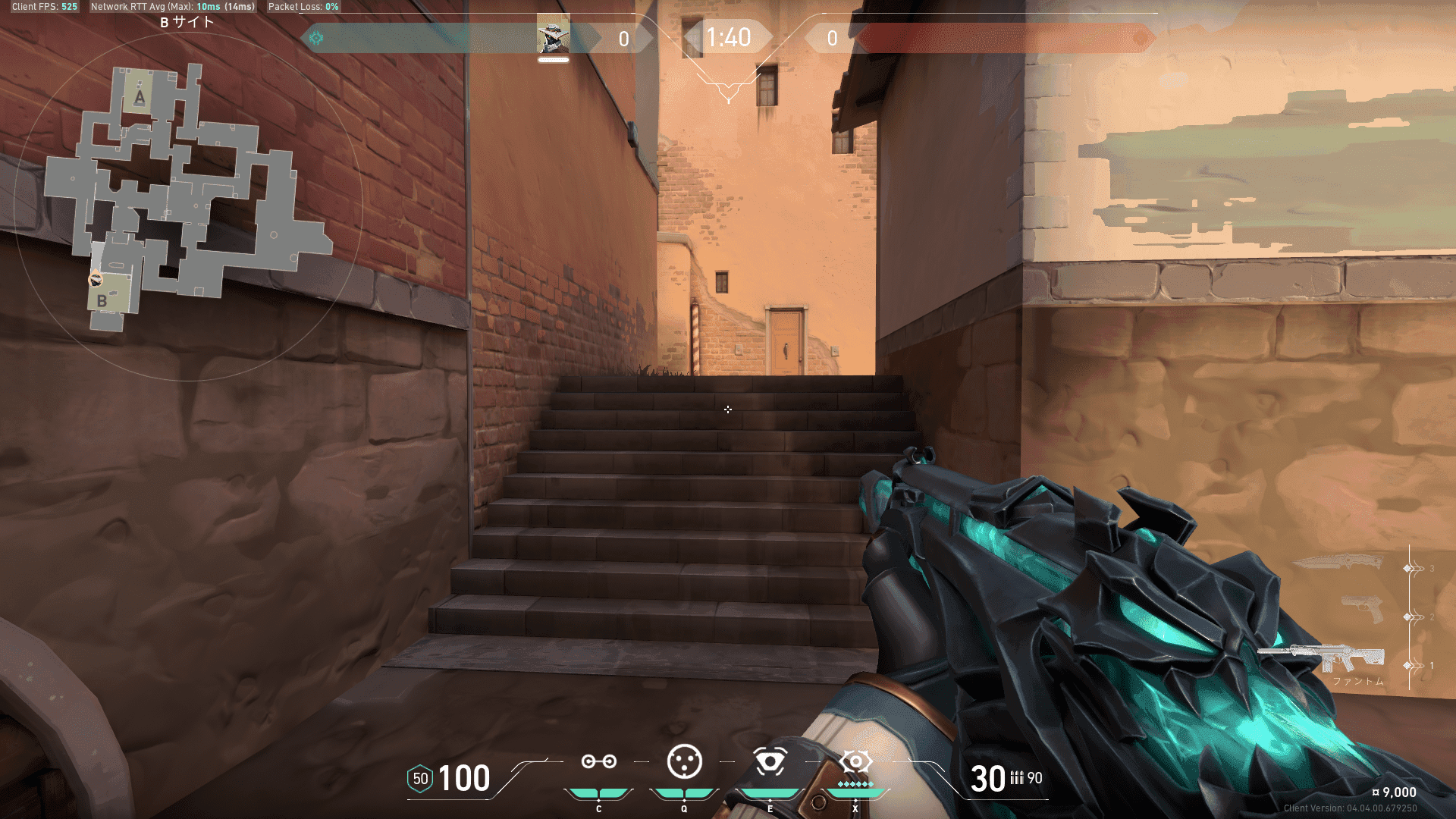Activate the C ability with linked circles
This screenshot has height=819, width=1456.
tap(598, 761)
